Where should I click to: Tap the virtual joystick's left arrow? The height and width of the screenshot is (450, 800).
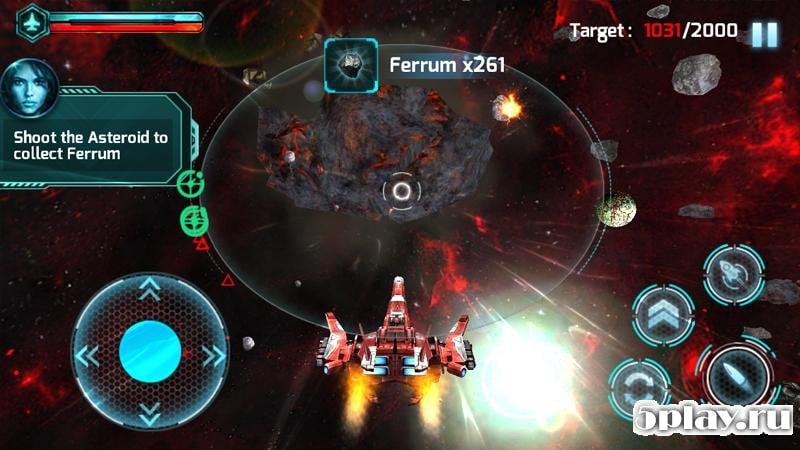tap(88, 355)
